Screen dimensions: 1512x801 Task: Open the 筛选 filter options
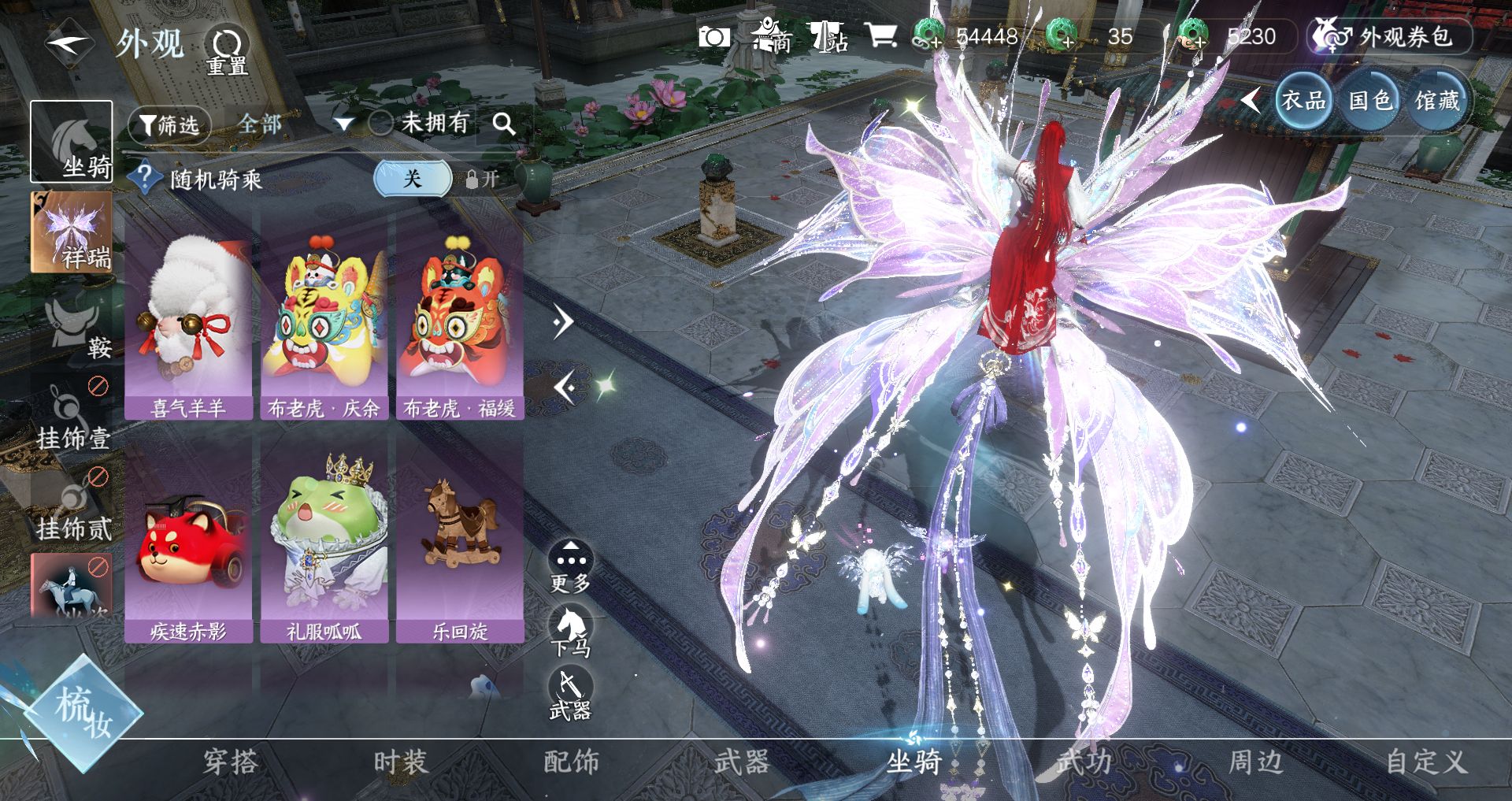pos(169,124)
